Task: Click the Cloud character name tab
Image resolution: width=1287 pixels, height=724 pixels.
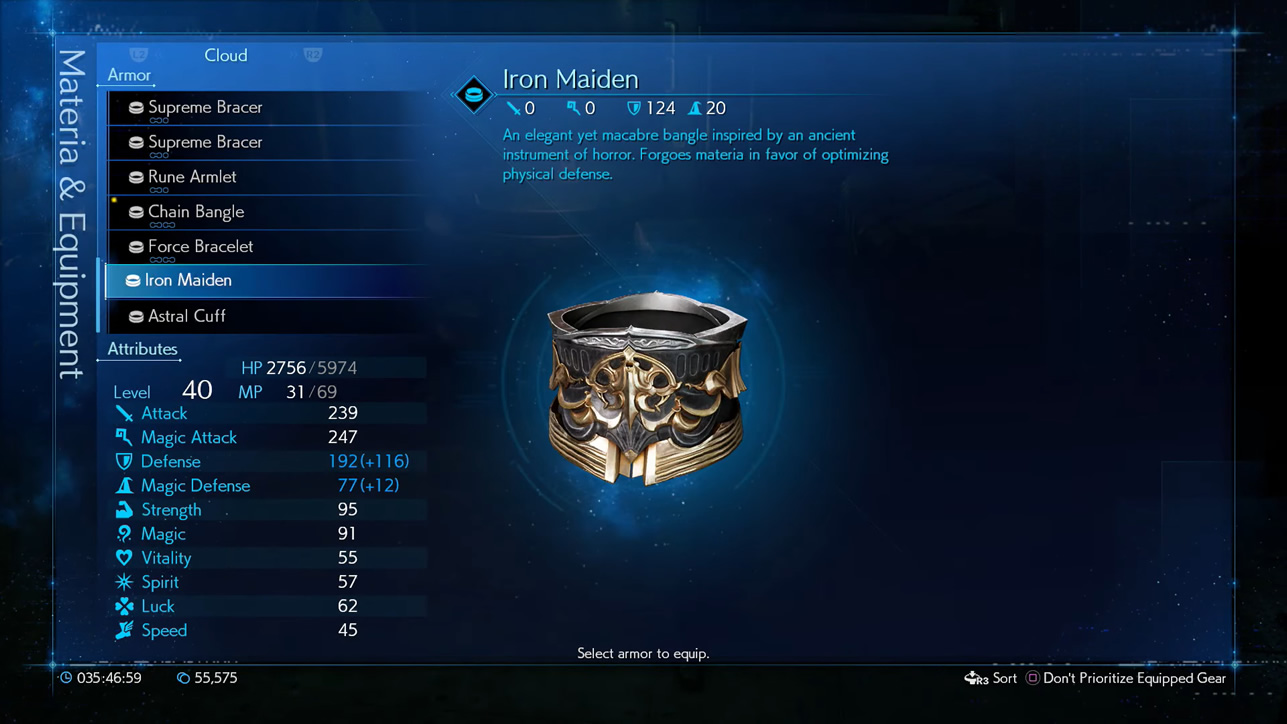Action: (x=226, y=55)
